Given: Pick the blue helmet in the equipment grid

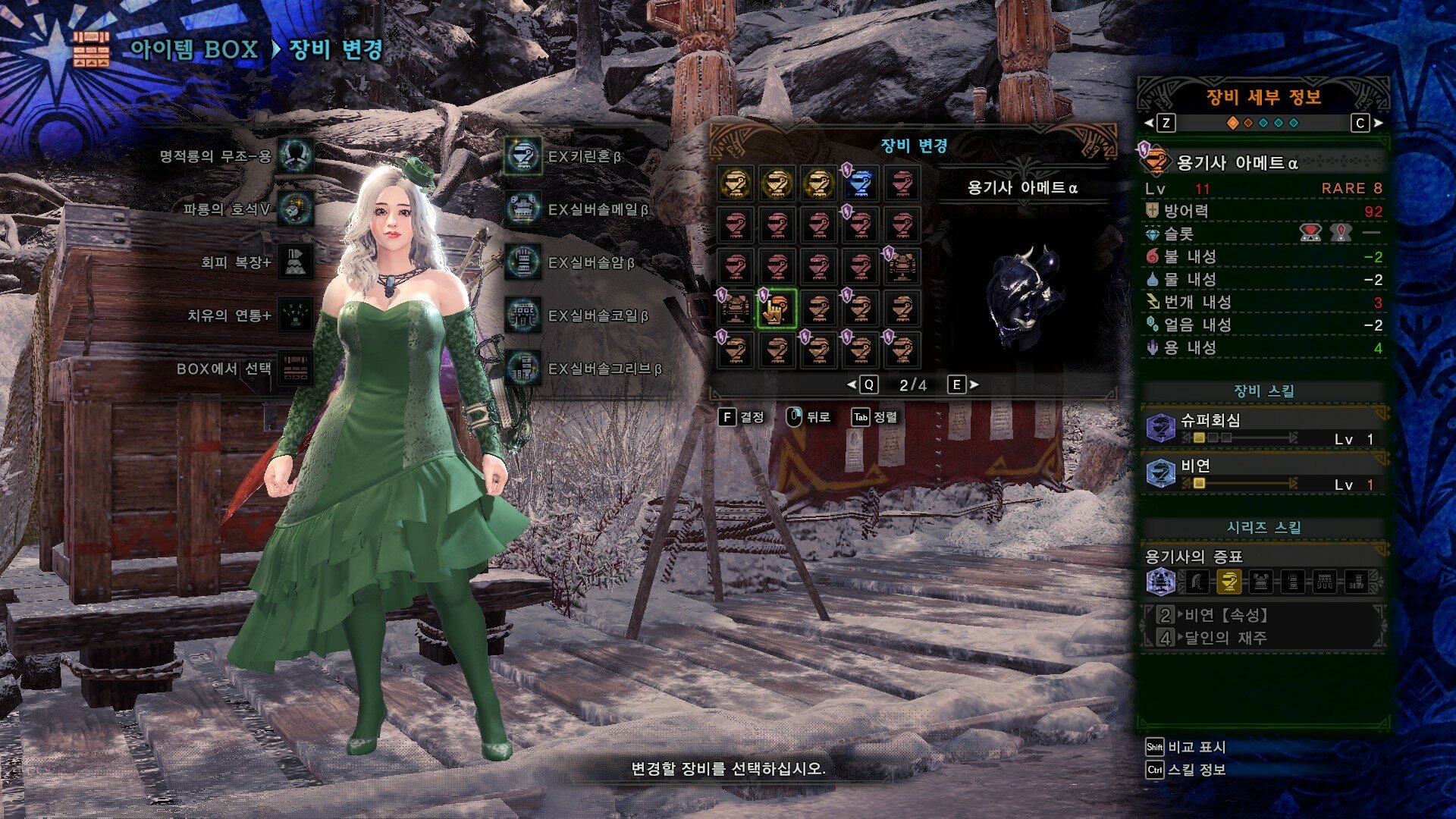Looking at the screenshot, I should [860, 184].
